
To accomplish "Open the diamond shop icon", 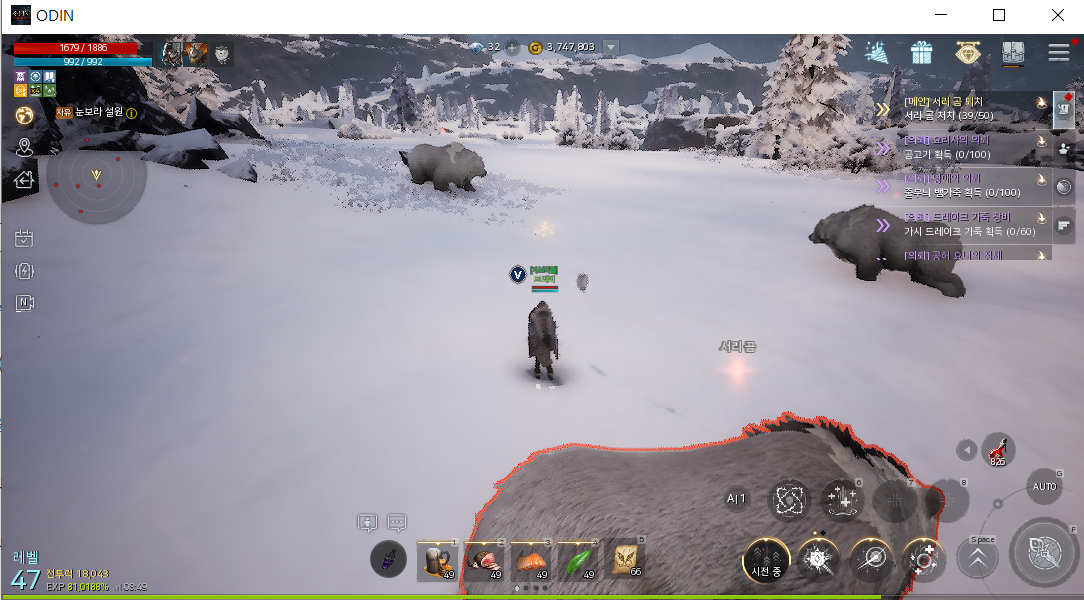I will (967, 52).
